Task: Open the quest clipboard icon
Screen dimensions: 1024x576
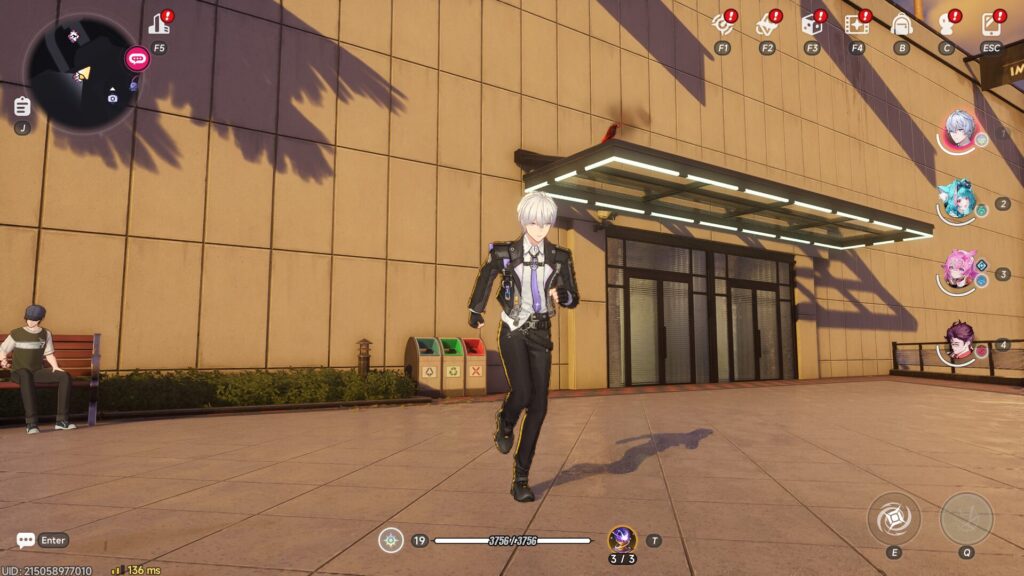Action: coord(22,105)
